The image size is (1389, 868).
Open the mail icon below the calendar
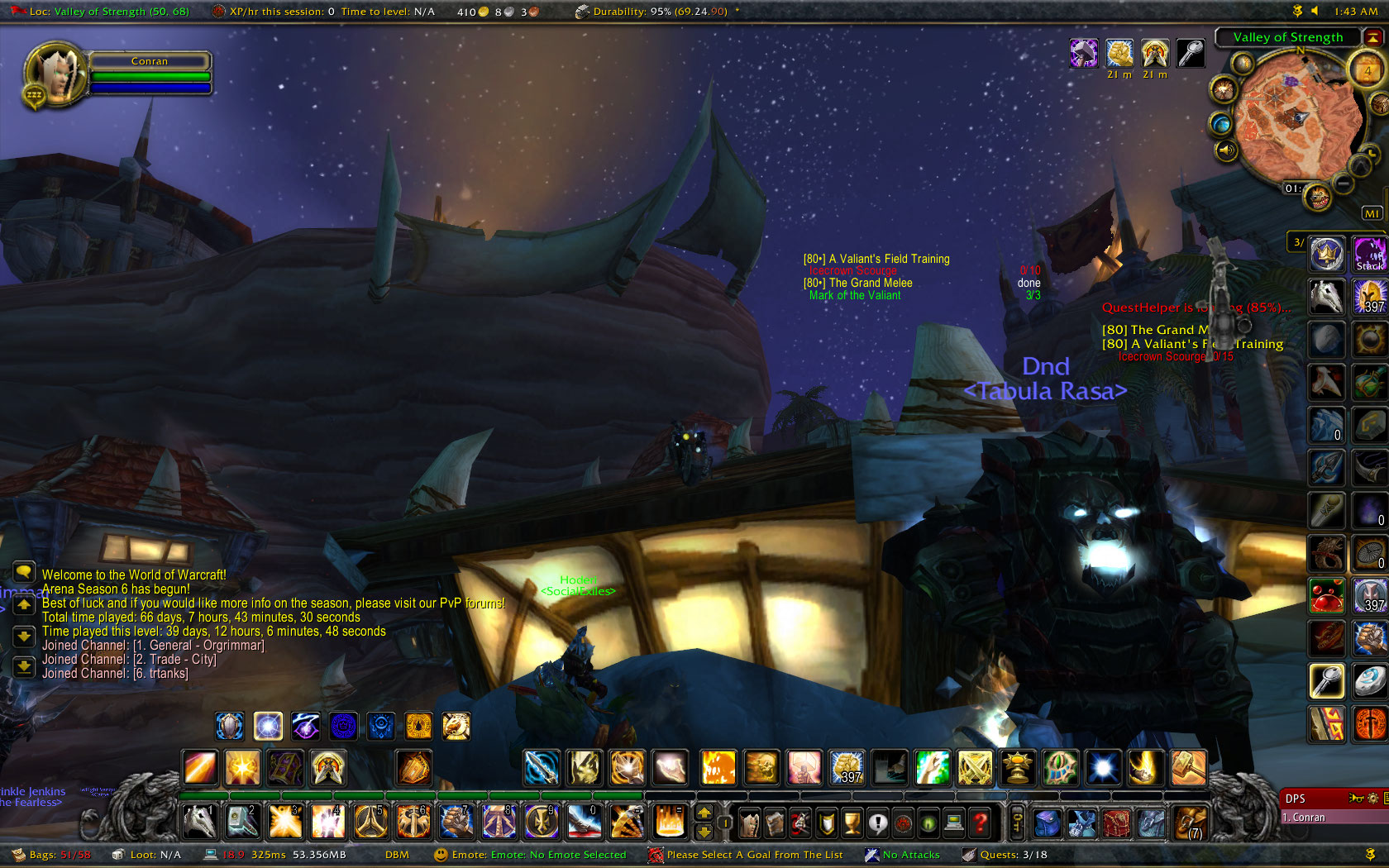(x=1381, y=103)
